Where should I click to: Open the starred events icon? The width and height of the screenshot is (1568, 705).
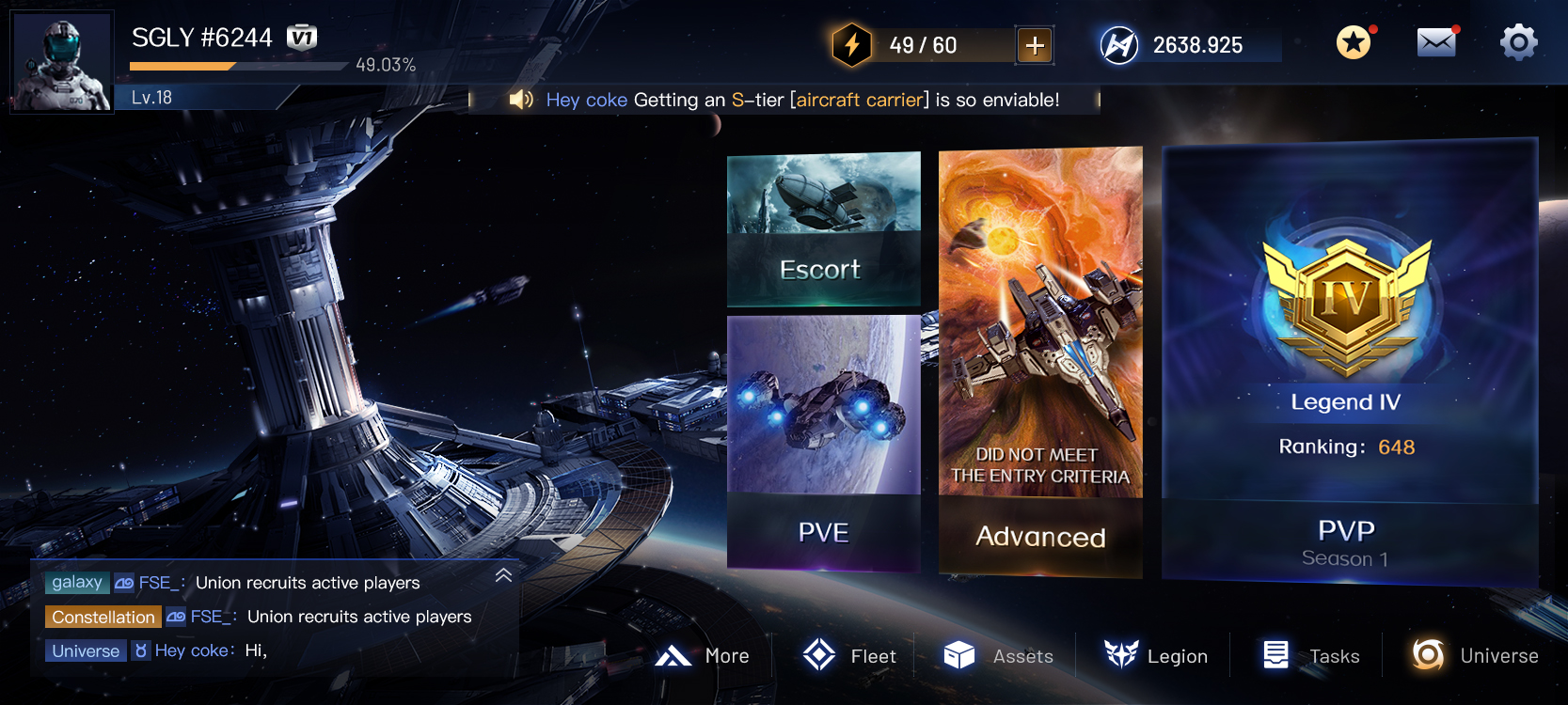(x=1353, y=43)
